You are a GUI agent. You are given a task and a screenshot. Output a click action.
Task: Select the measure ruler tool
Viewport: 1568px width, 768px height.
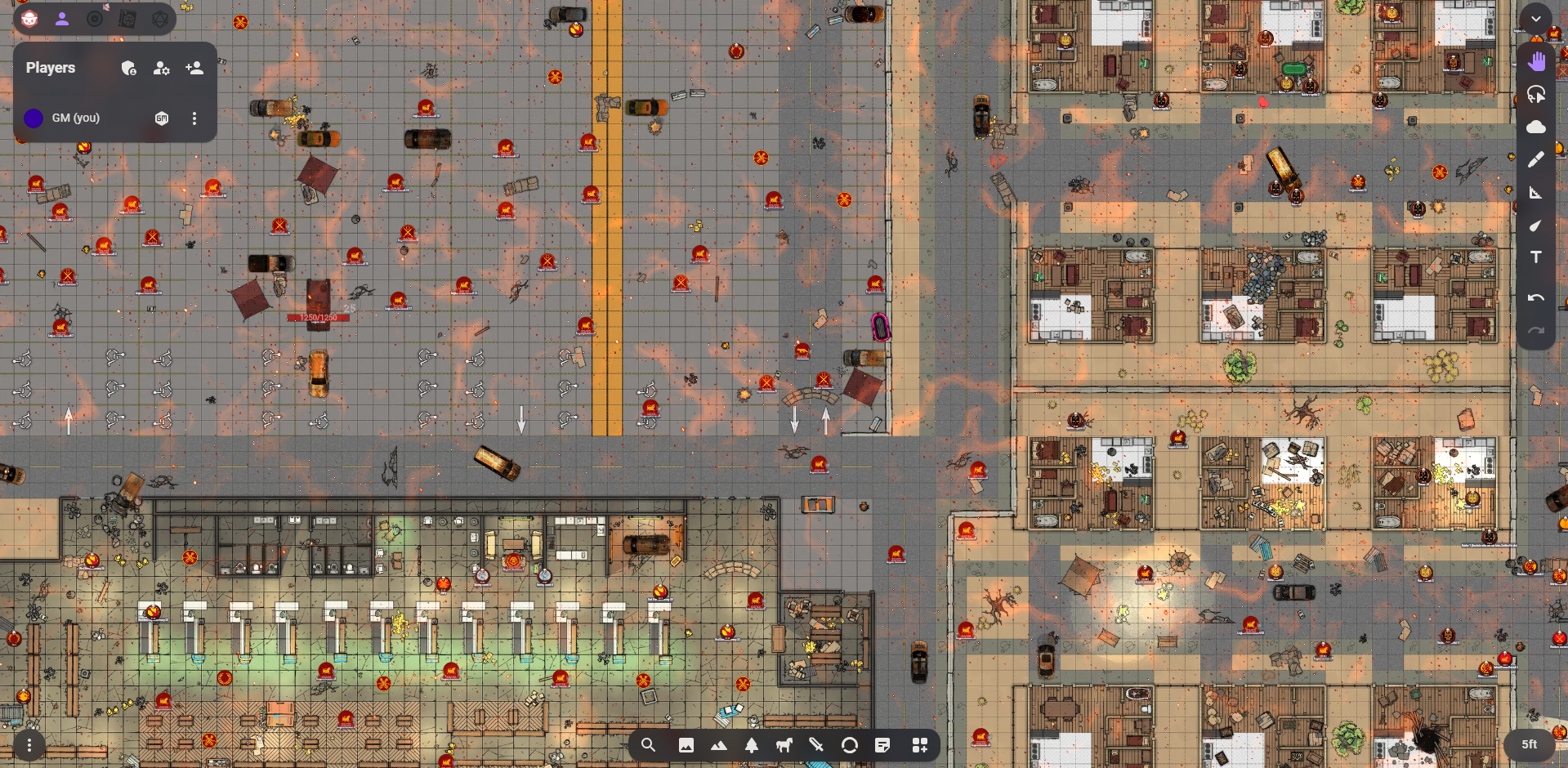coord(1536,193)
